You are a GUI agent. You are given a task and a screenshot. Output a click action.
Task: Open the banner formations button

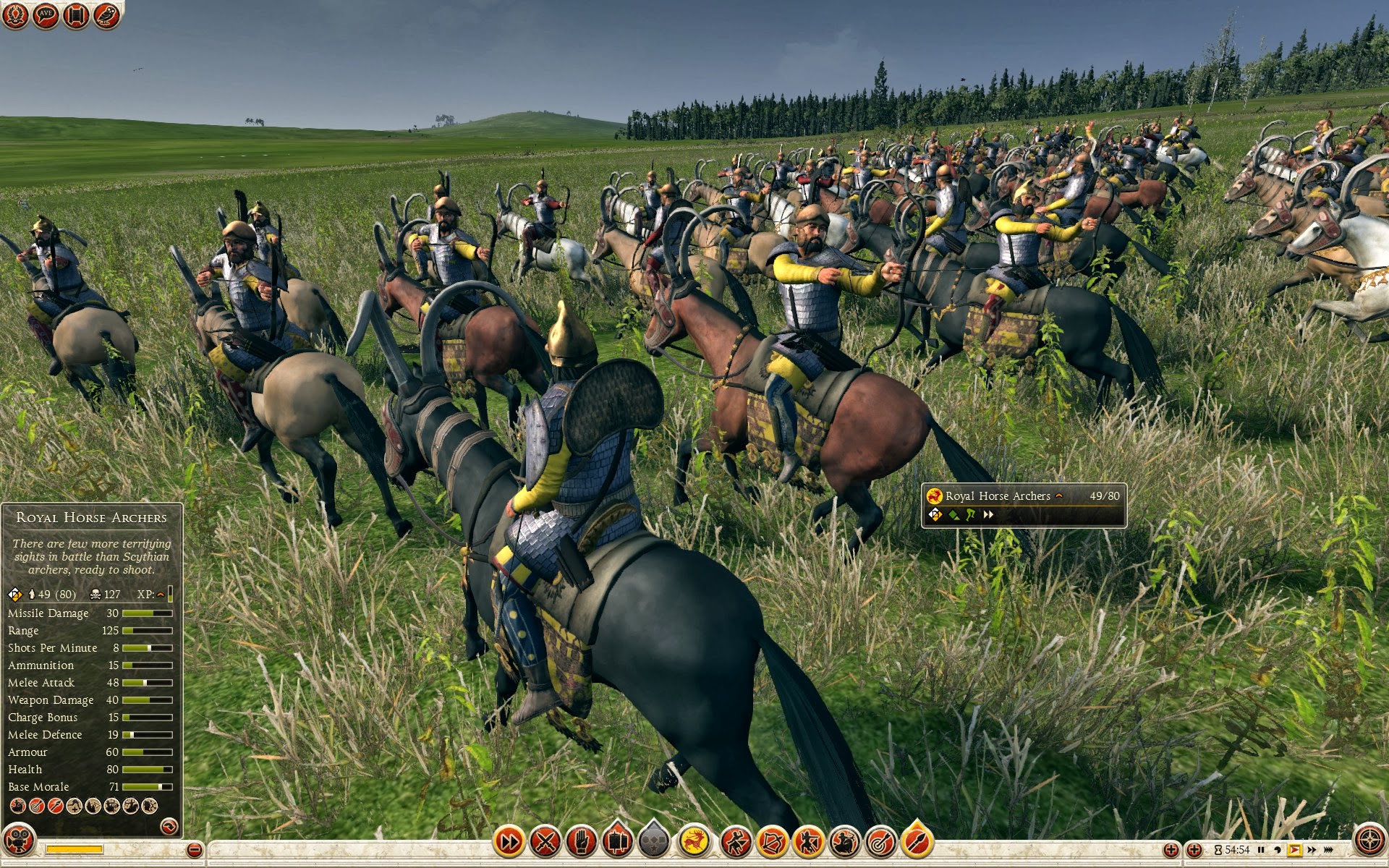click(617, 841)
